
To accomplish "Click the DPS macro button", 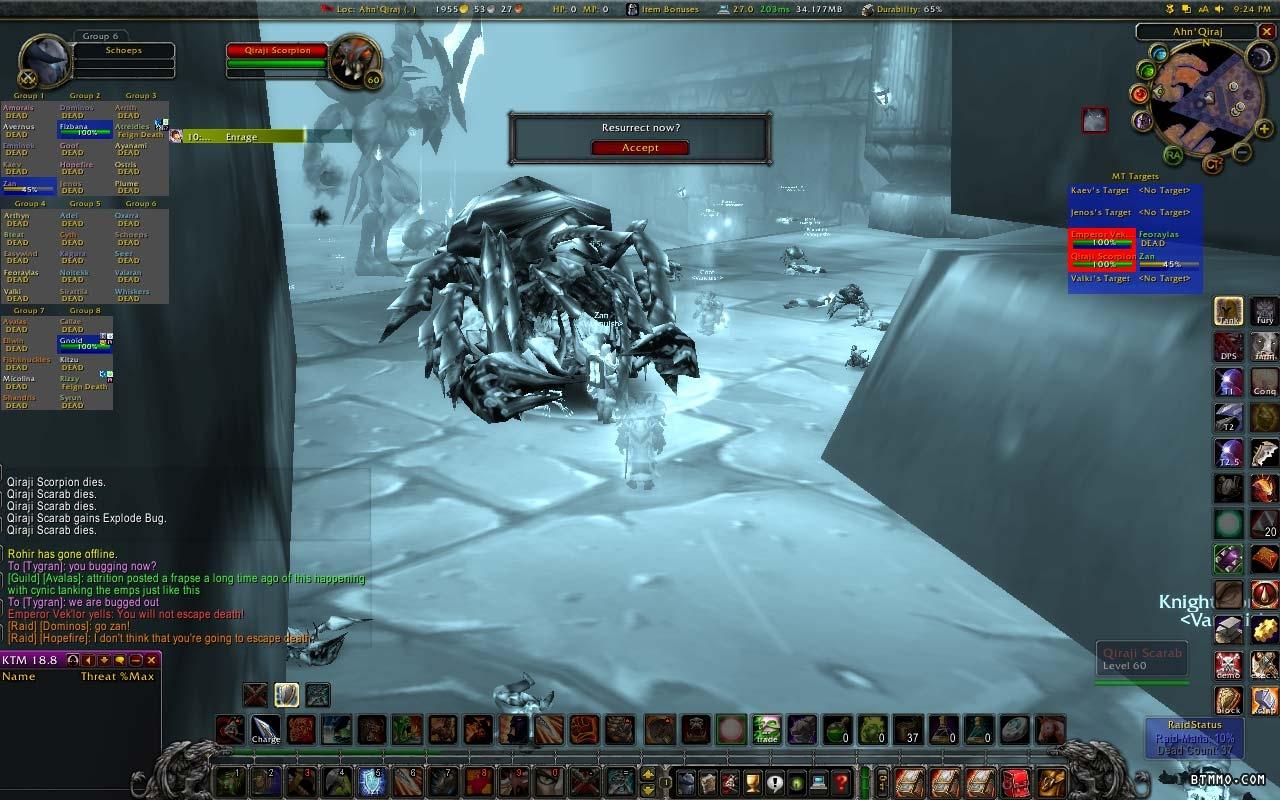I will [x=1228, y=347].
